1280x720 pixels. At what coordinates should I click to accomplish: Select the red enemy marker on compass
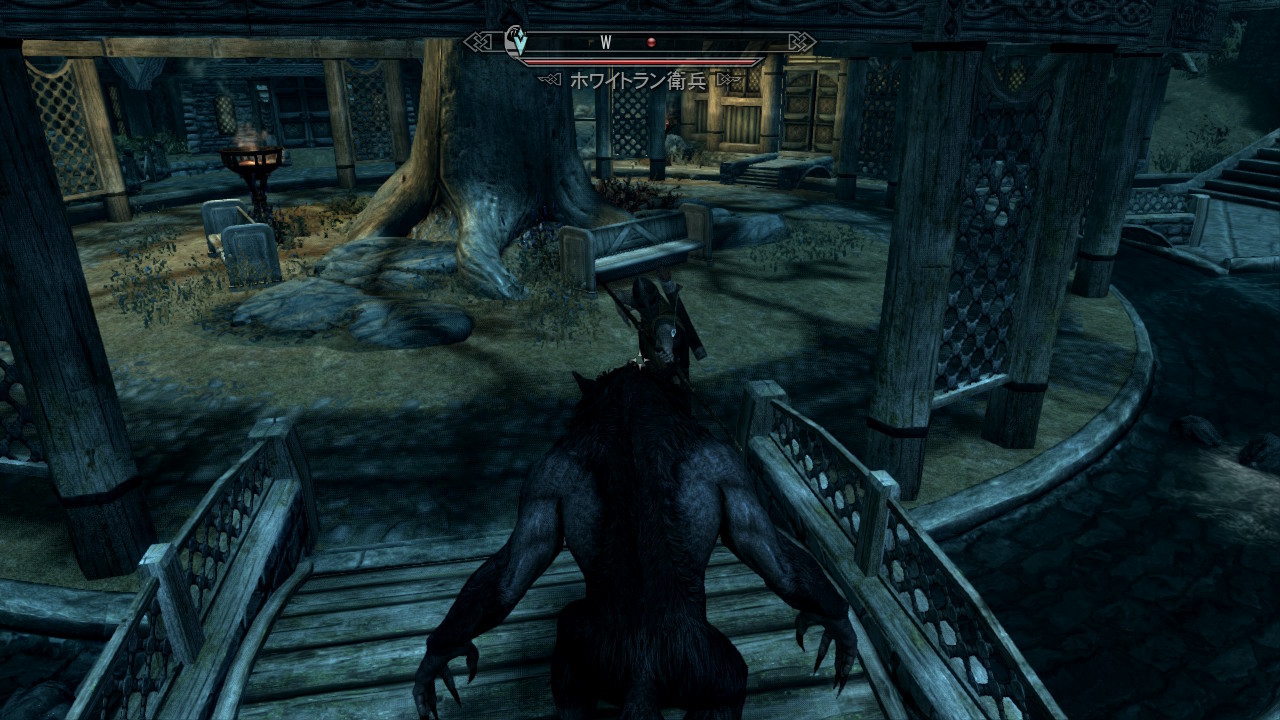tap(651, 42)
